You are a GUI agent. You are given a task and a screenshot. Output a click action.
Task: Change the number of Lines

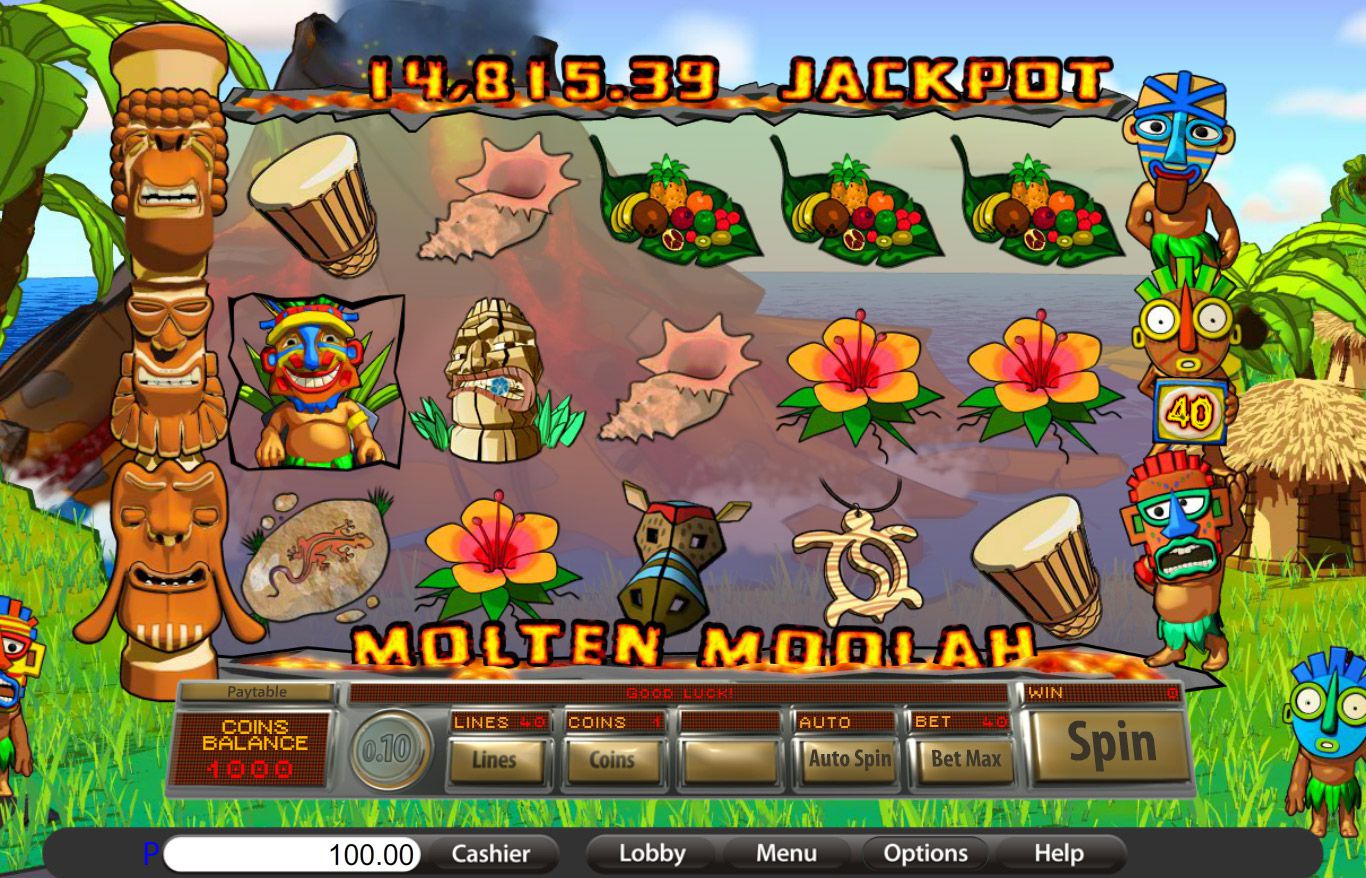pos(495,760)
